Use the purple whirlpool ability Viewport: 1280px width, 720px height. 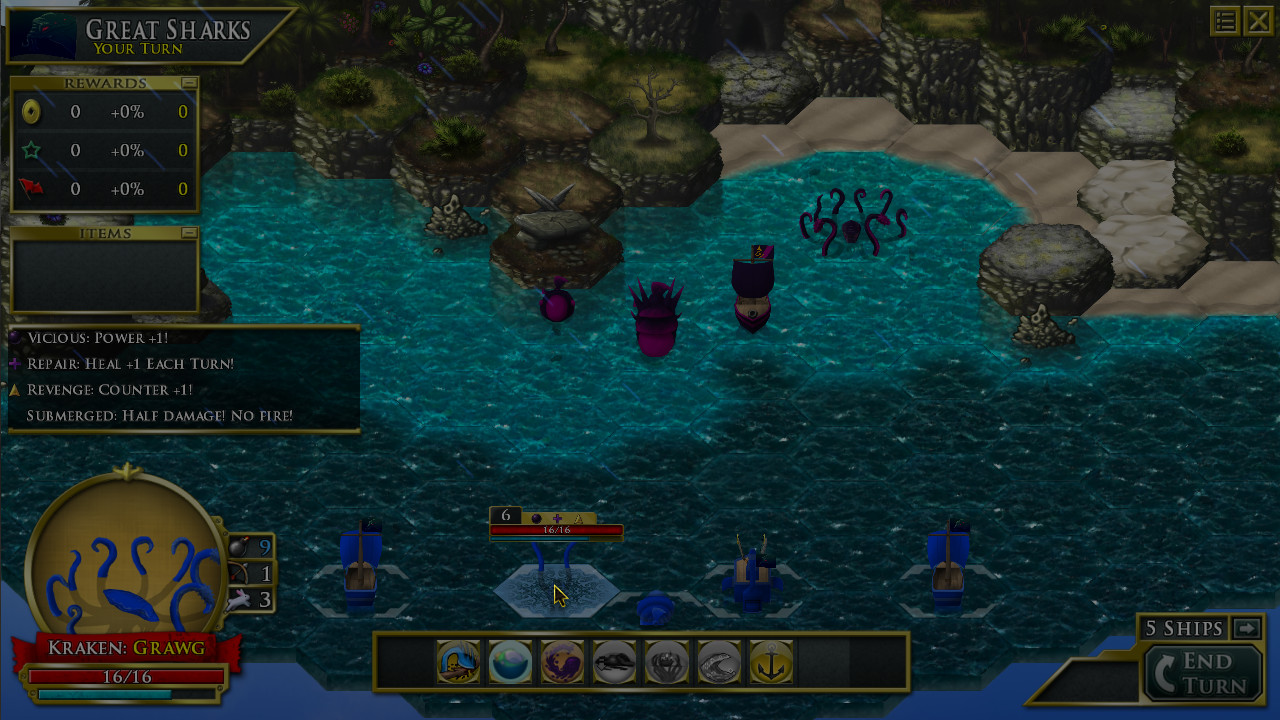tap(562, 662)
